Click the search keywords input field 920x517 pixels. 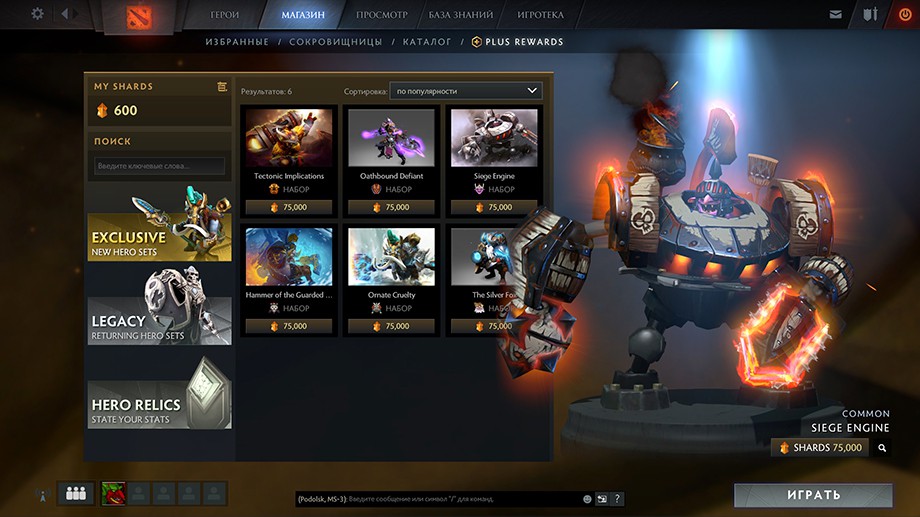point(159,166)
